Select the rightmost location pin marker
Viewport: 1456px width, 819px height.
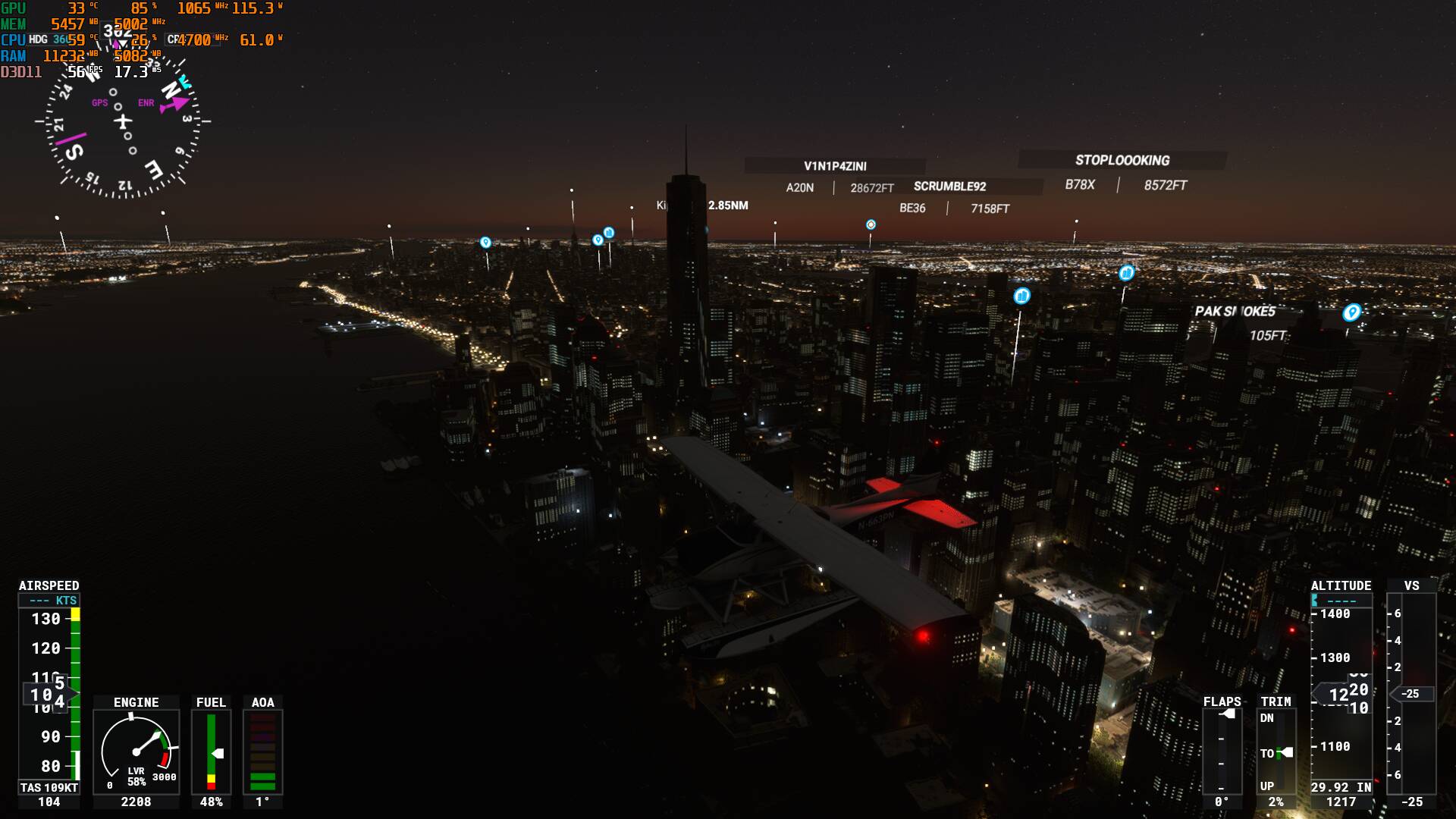click(1352, 313)
